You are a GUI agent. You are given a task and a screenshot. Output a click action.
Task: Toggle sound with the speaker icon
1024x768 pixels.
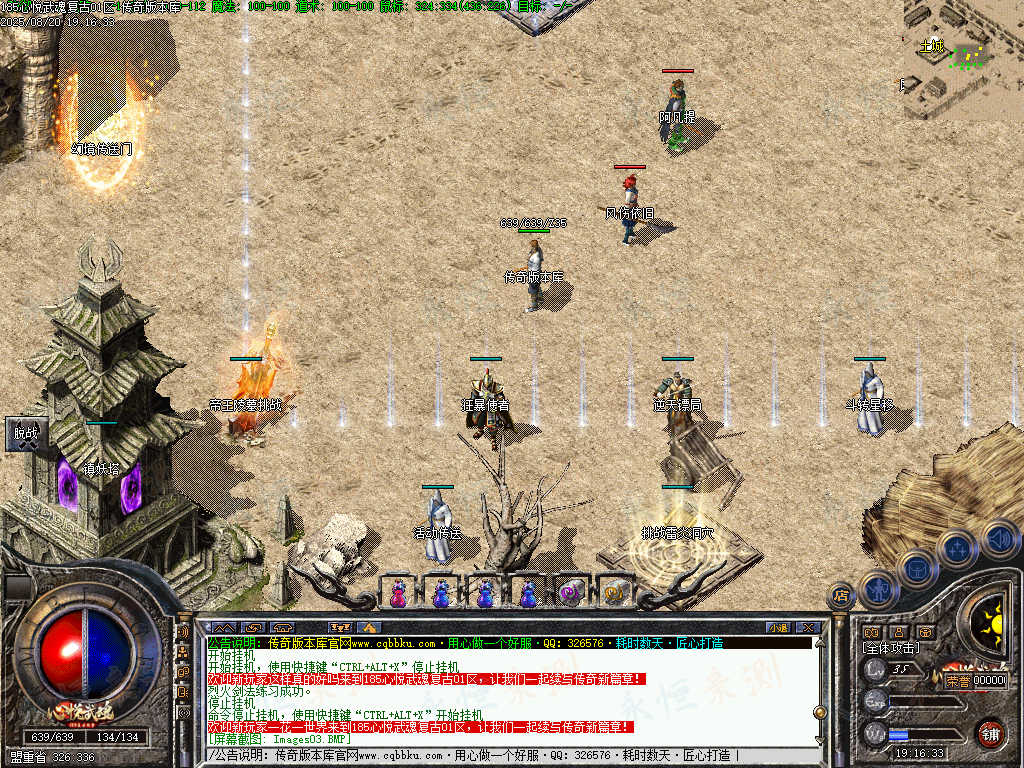pyautogui.click(x=998, y=538)
